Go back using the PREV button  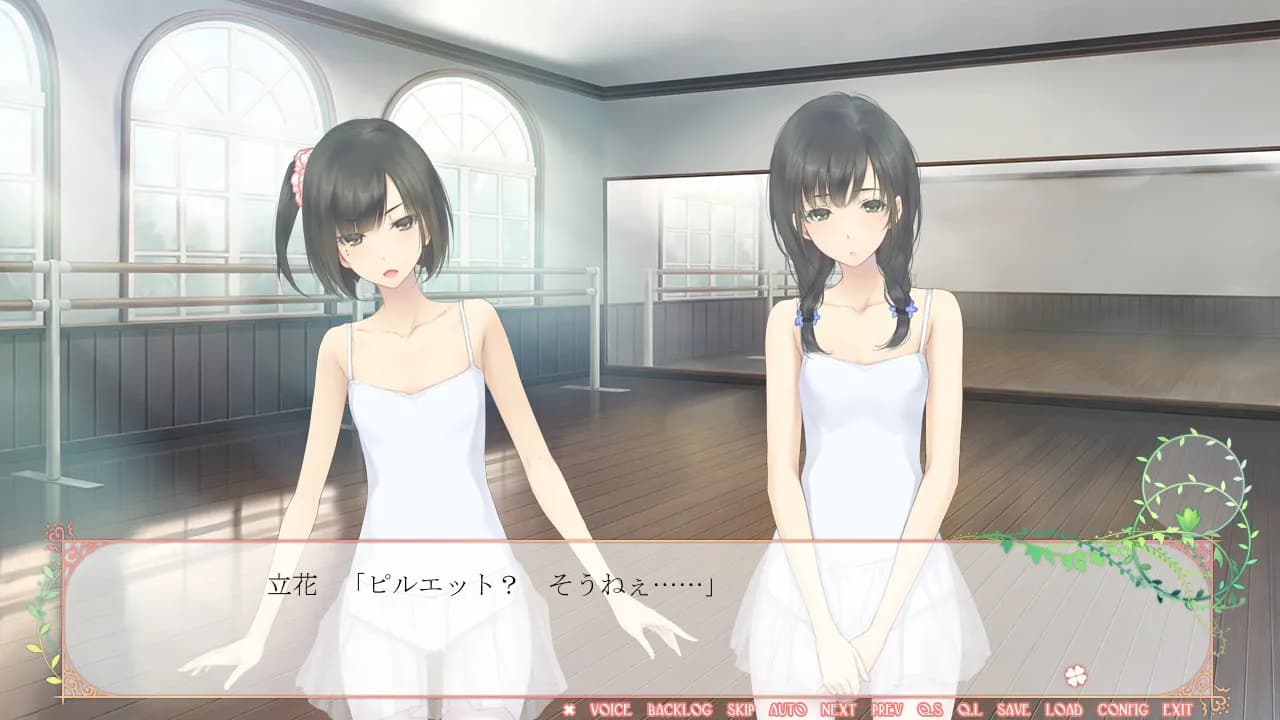[887, 709]
